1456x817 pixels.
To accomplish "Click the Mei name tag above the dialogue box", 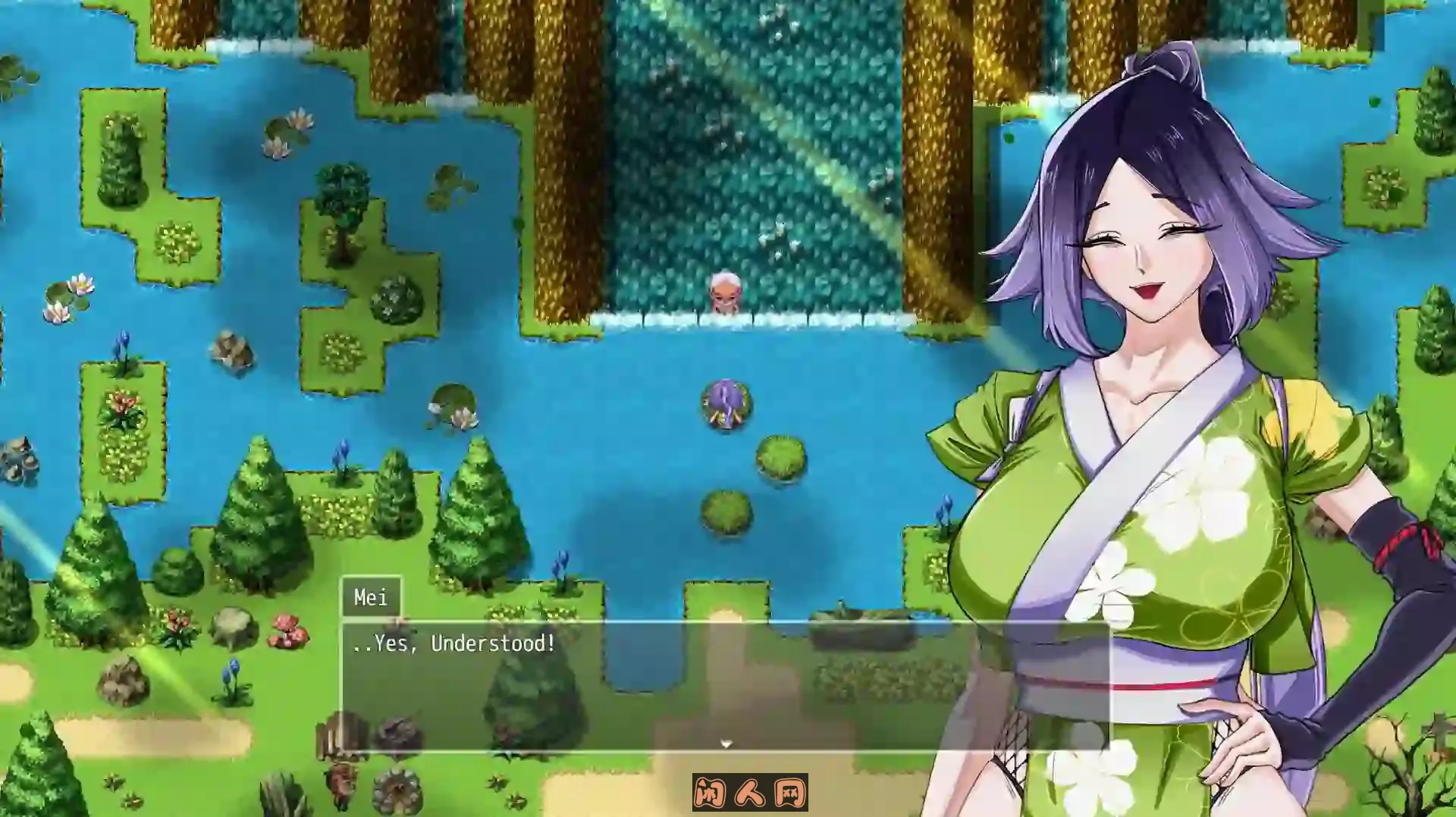I will (373, 598).
